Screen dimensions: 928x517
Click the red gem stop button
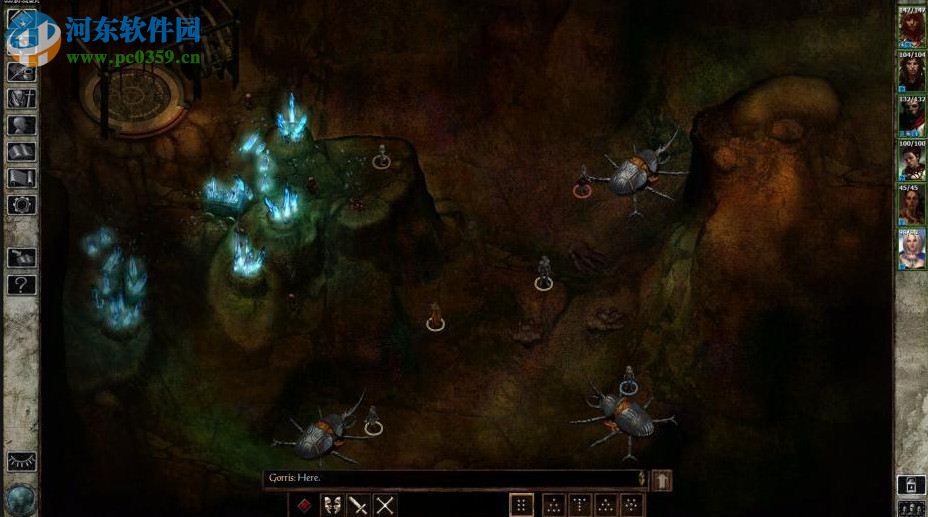click(304, 505)
